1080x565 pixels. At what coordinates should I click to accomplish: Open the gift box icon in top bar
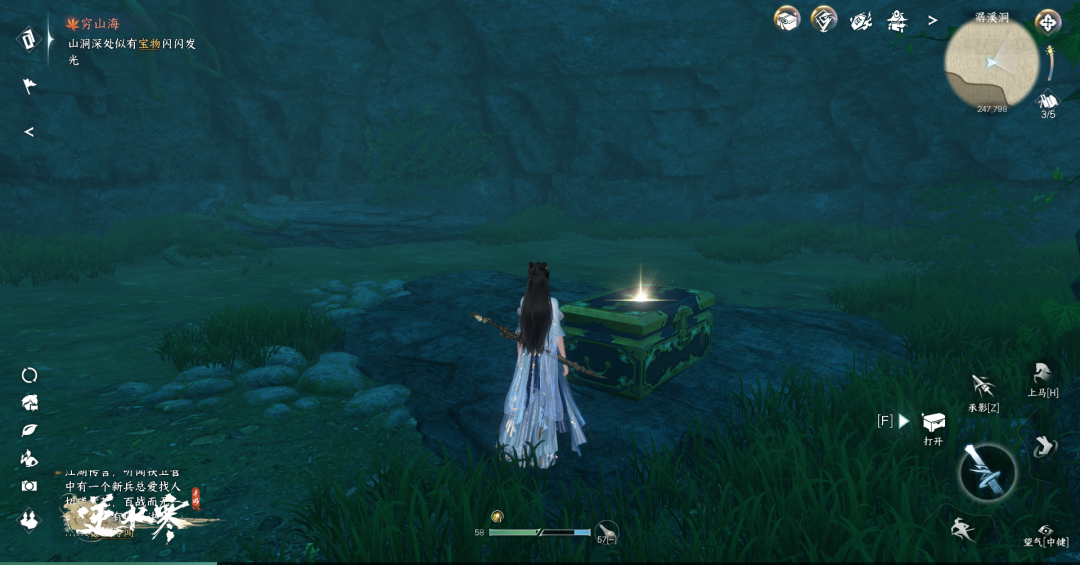tap(787, 19)
